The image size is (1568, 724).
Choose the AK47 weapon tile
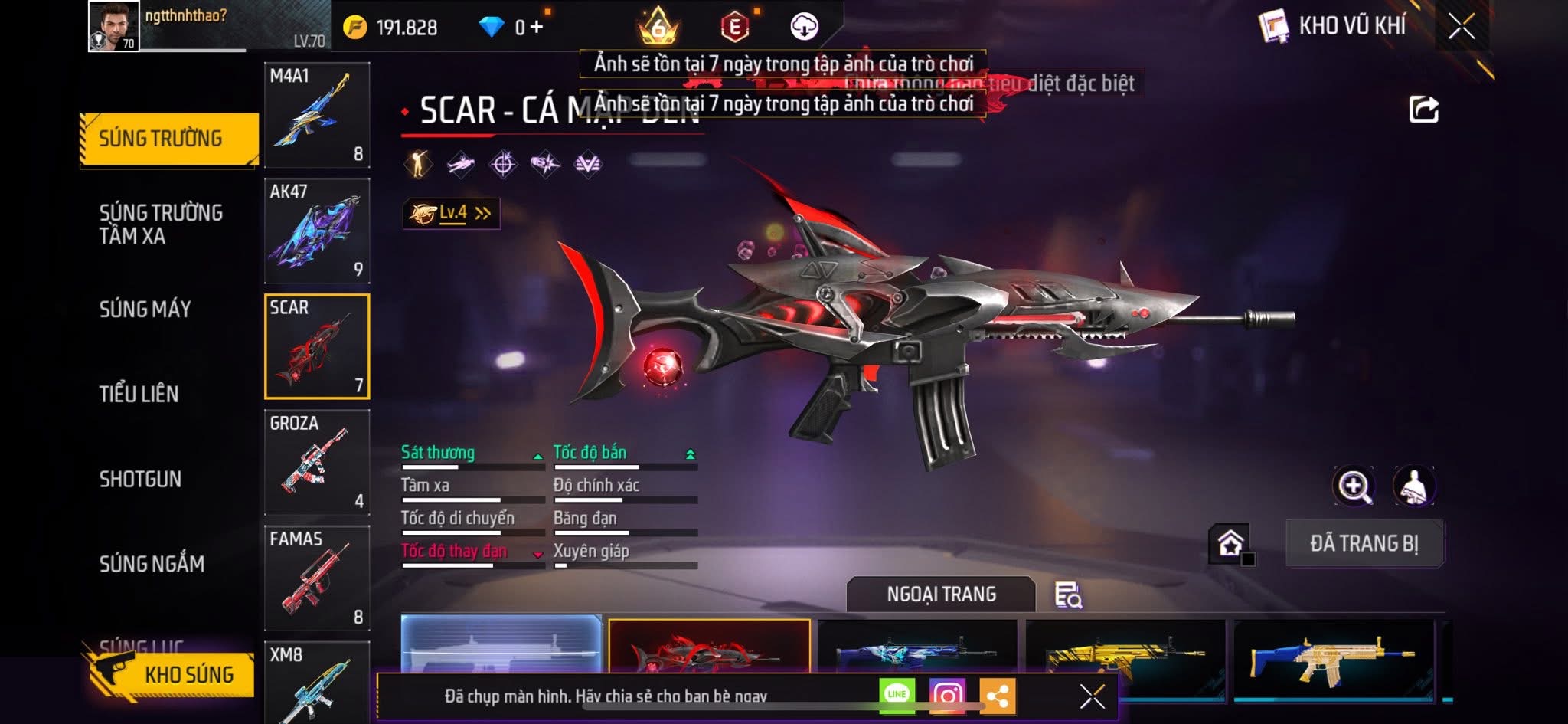click(x=317, y=231)
